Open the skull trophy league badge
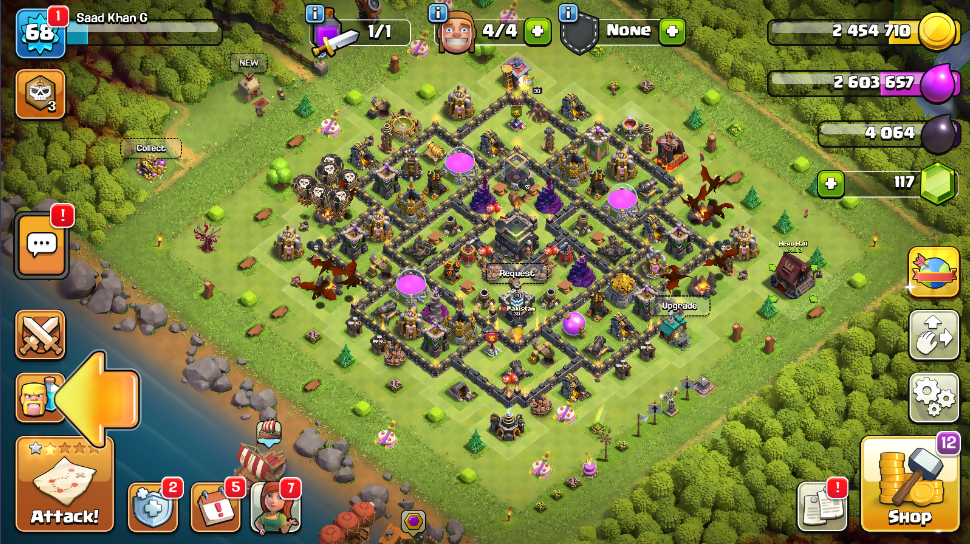 click(40, 94)
